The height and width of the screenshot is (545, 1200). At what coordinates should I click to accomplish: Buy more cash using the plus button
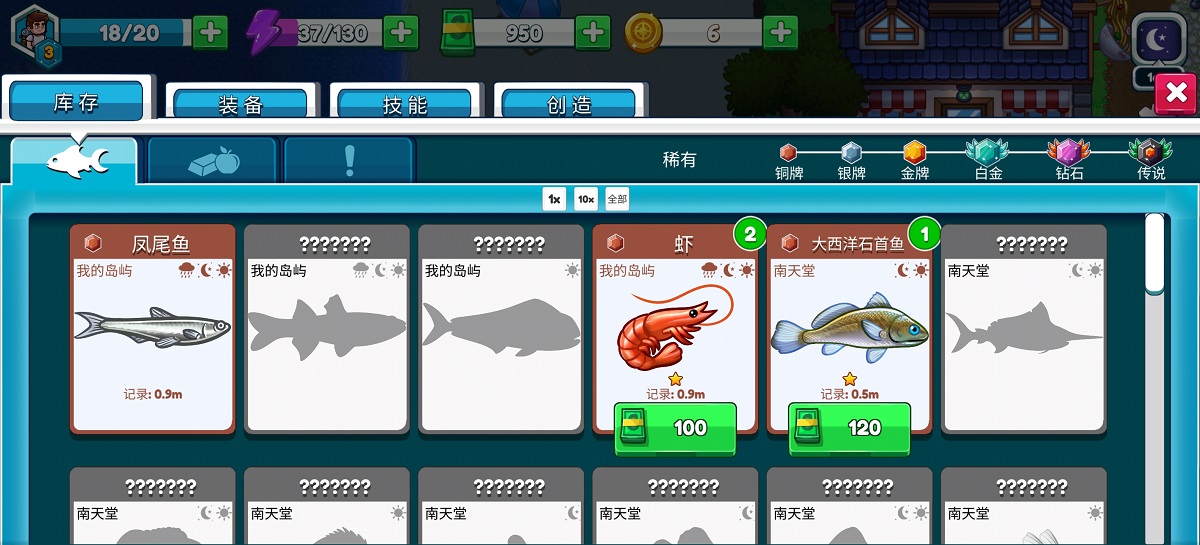(593, 33)
